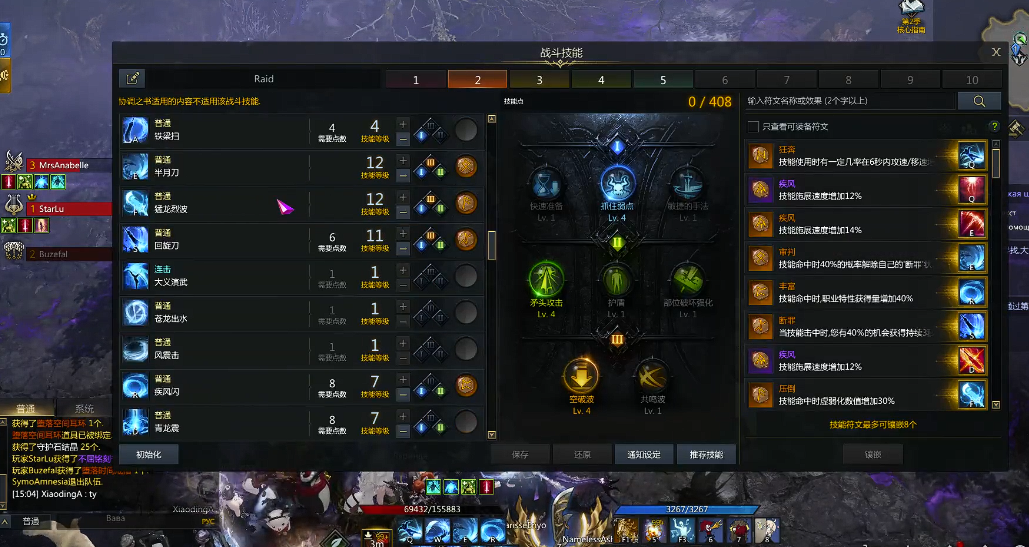Close the combat skills window
Image resolution: width=1029 pixels, height=547 pixels.
point(996,53)
